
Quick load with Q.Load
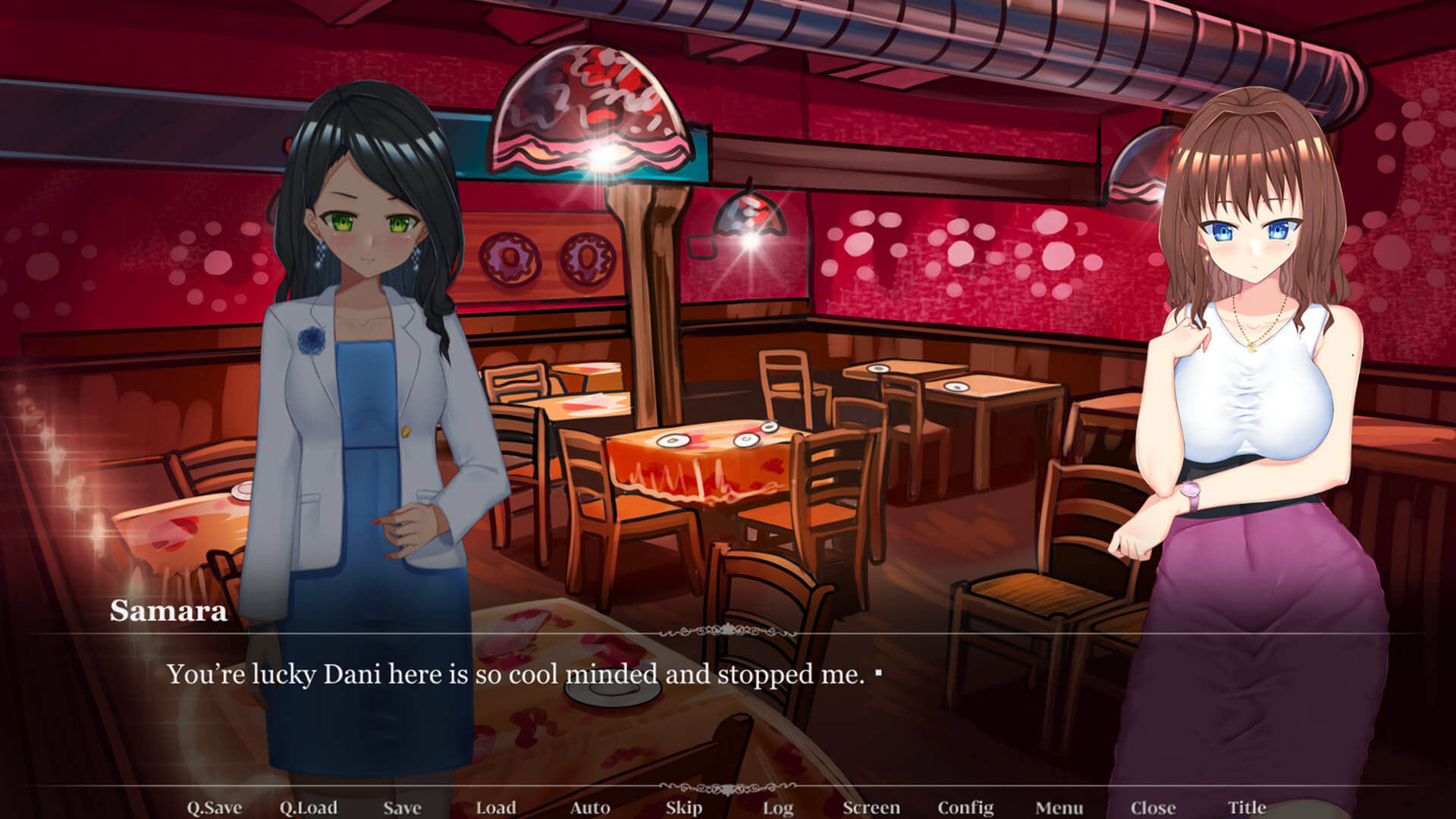point(309,808)
